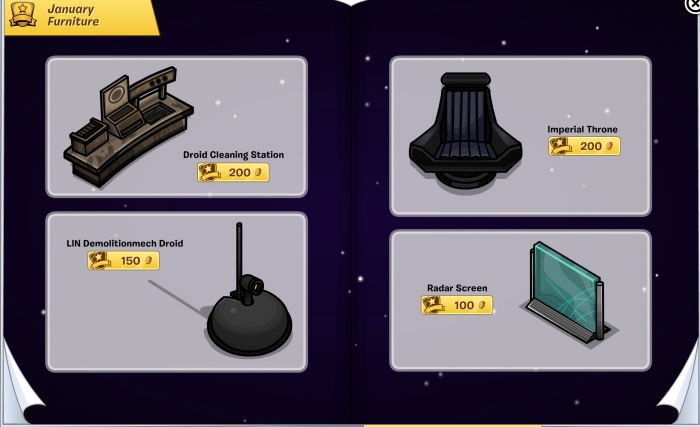Buy the LIN Demolitionmech Droid for 150 coins

point(123,260)
